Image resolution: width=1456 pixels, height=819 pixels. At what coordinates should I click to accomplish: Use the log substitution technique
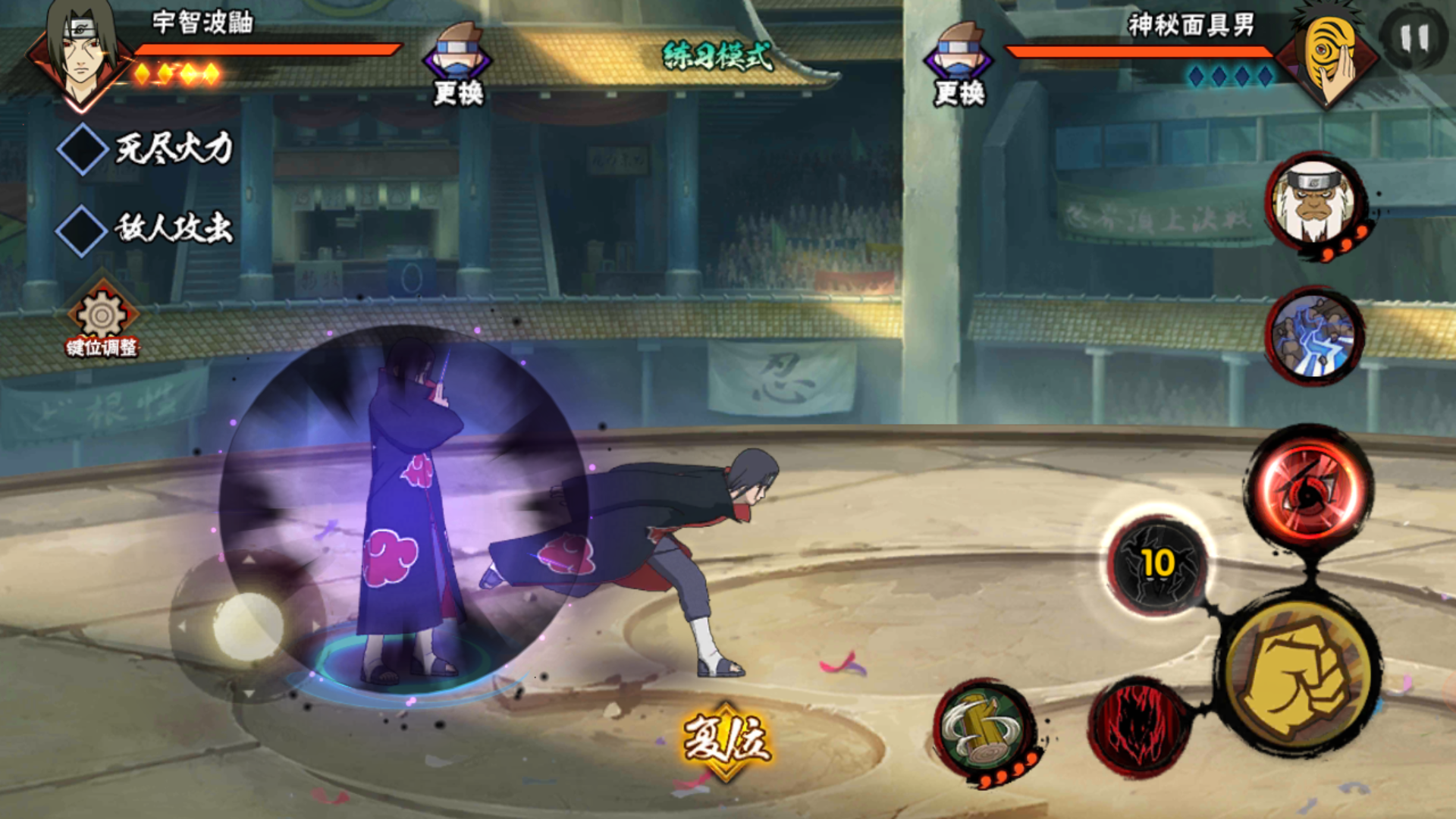(x=984, y=730)
